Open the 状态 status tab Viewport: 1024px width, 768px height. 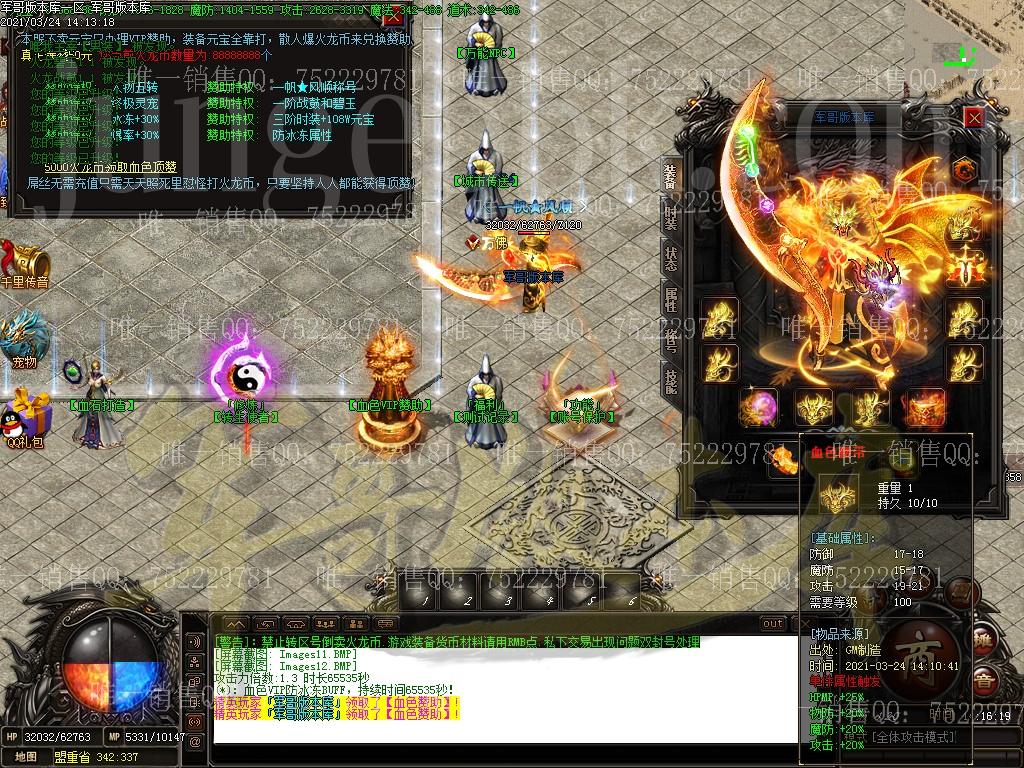(x=671, y=257)
